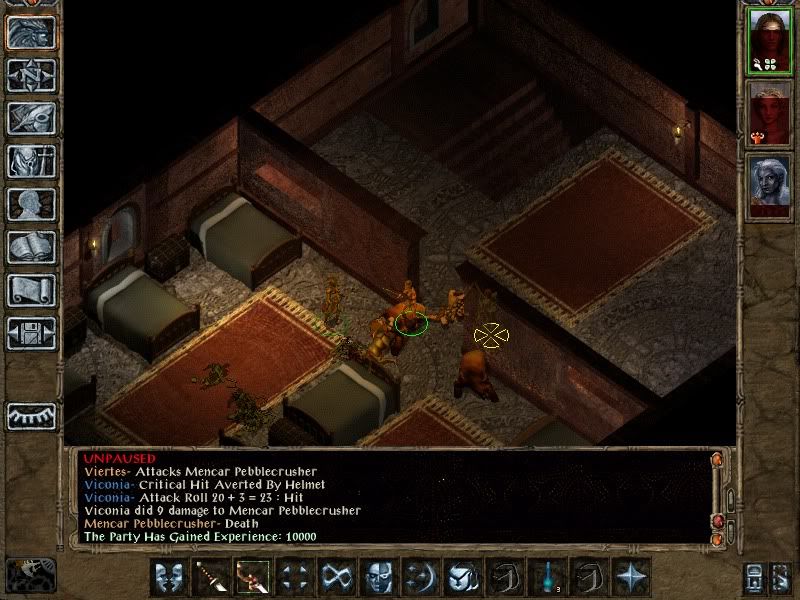Open the area map with compass button
The width and height of the screenshot is (800, 600).
coord(31,75)
